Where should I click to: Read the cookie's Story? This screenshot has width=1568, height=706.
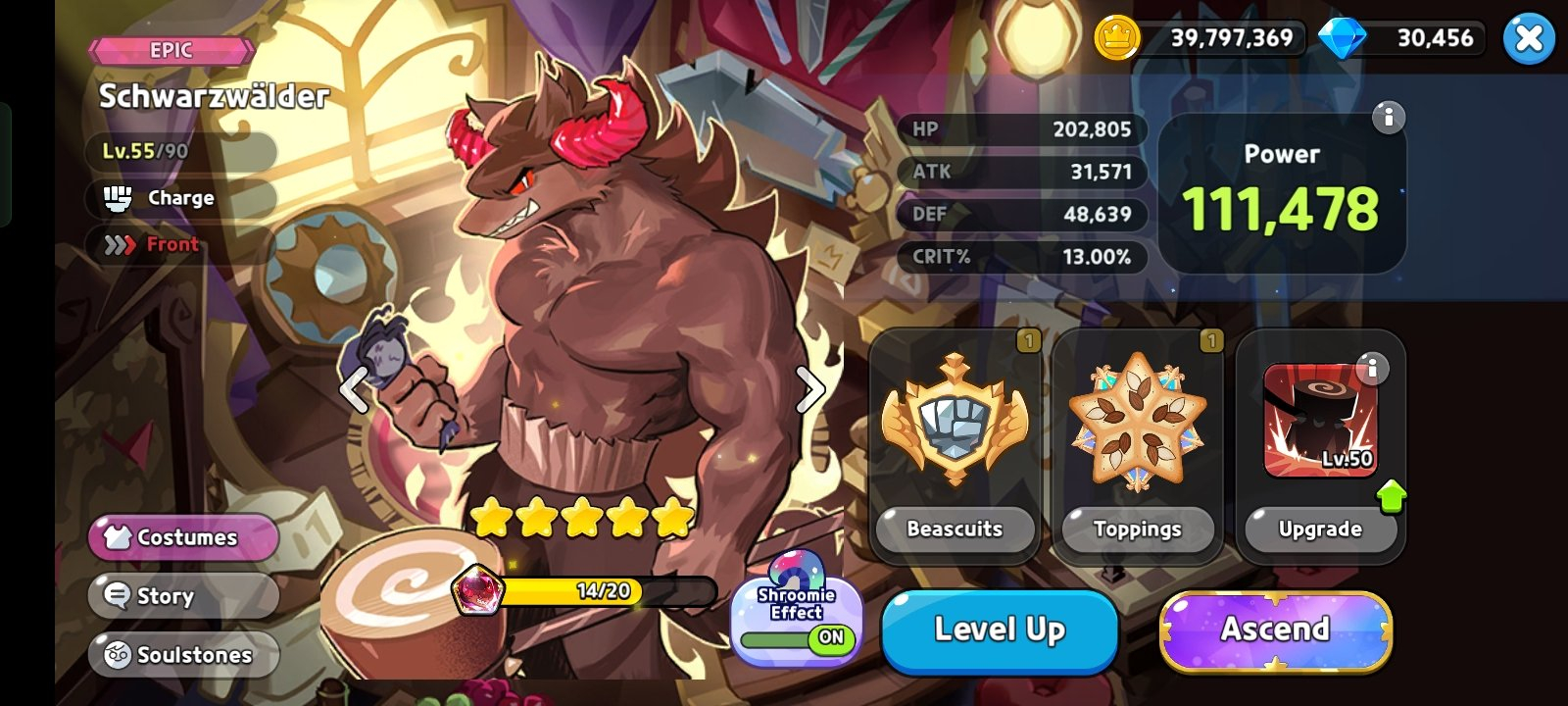[183, 596]
